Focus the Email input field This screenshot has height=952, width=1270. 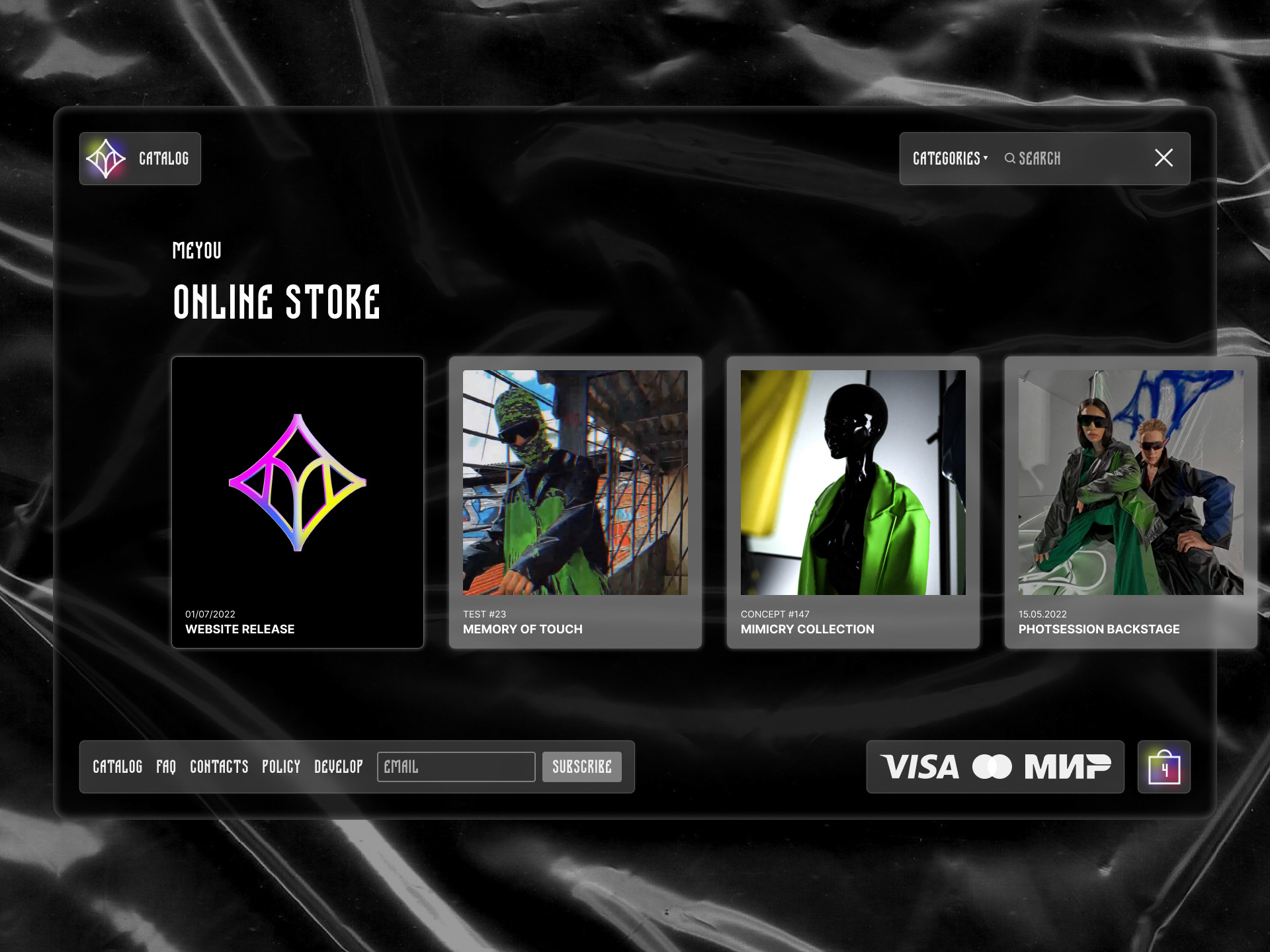[x=456, y=767]
